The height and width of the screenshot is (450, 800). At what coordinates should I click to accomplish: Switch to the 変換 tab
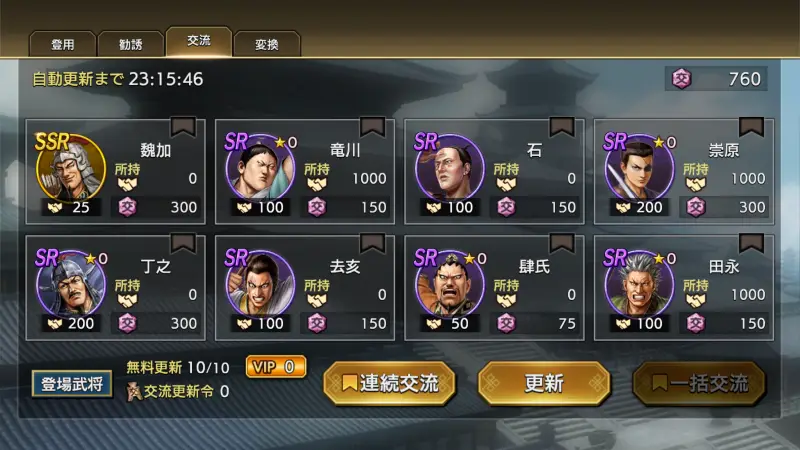click(x=266, y=44)
